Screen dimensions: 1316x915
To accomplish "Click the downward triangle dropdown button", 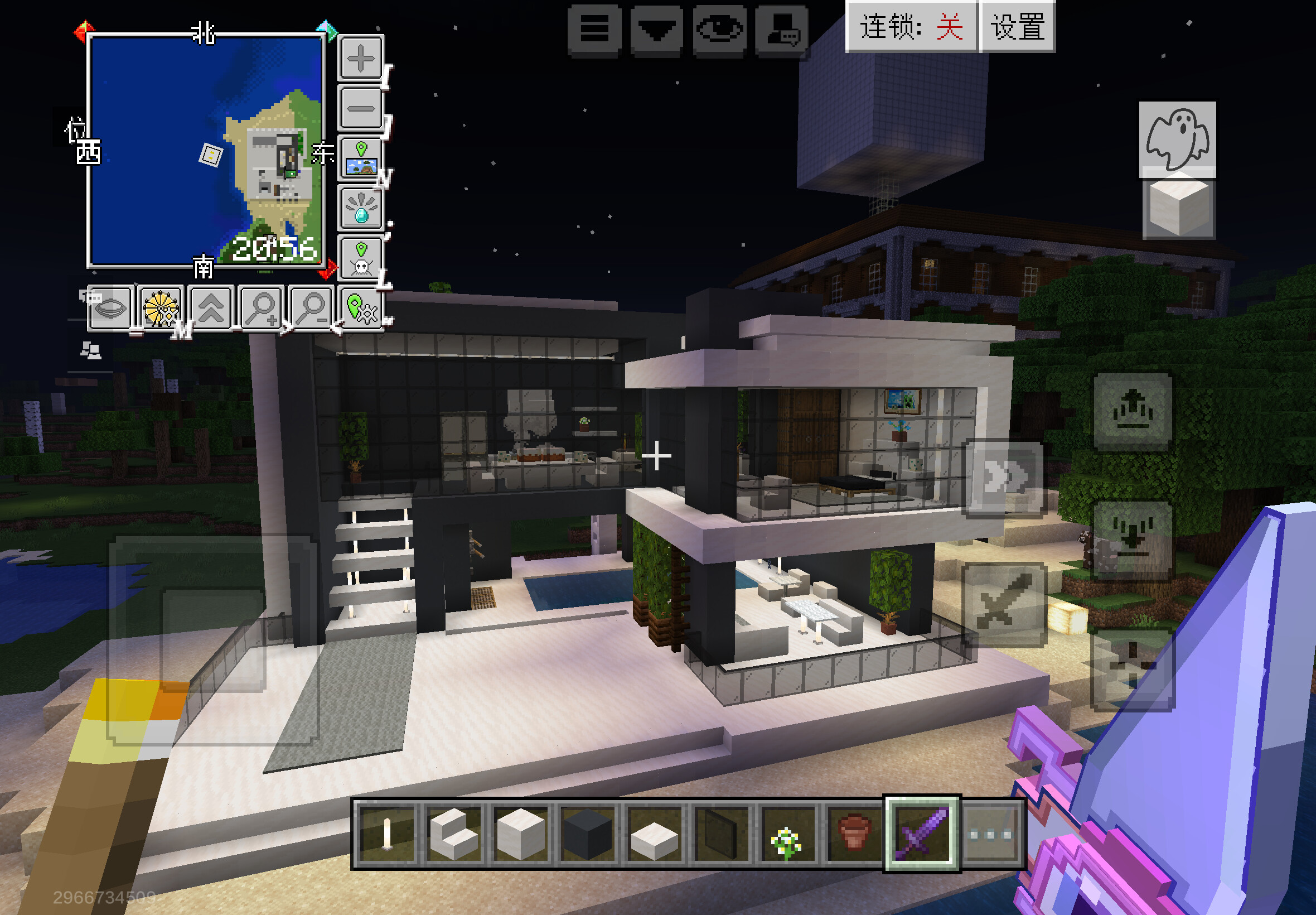I will pos(656,30).
